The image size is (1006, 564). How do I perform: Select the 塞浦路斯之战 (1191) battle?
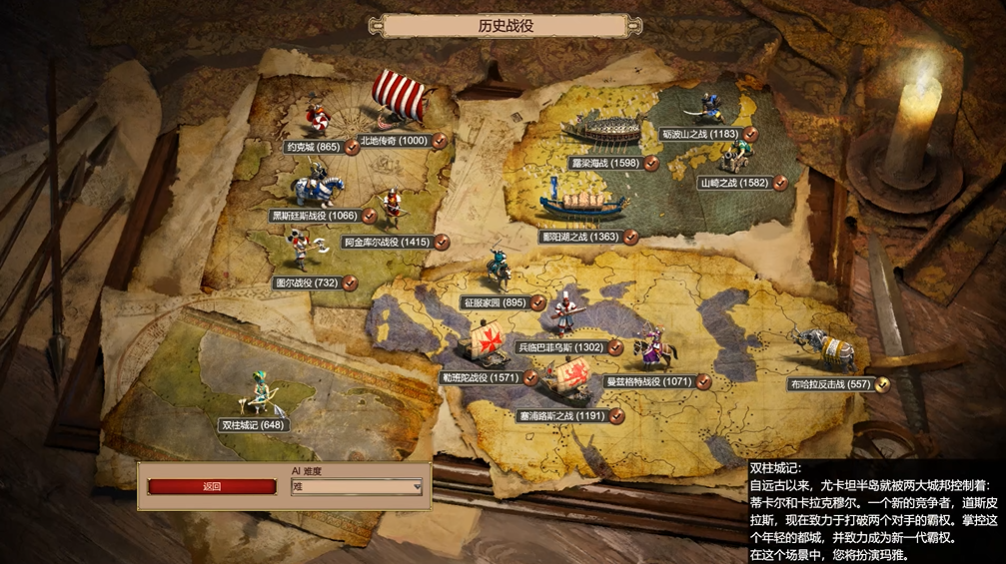pyautogui.click(x=561, y=414)
